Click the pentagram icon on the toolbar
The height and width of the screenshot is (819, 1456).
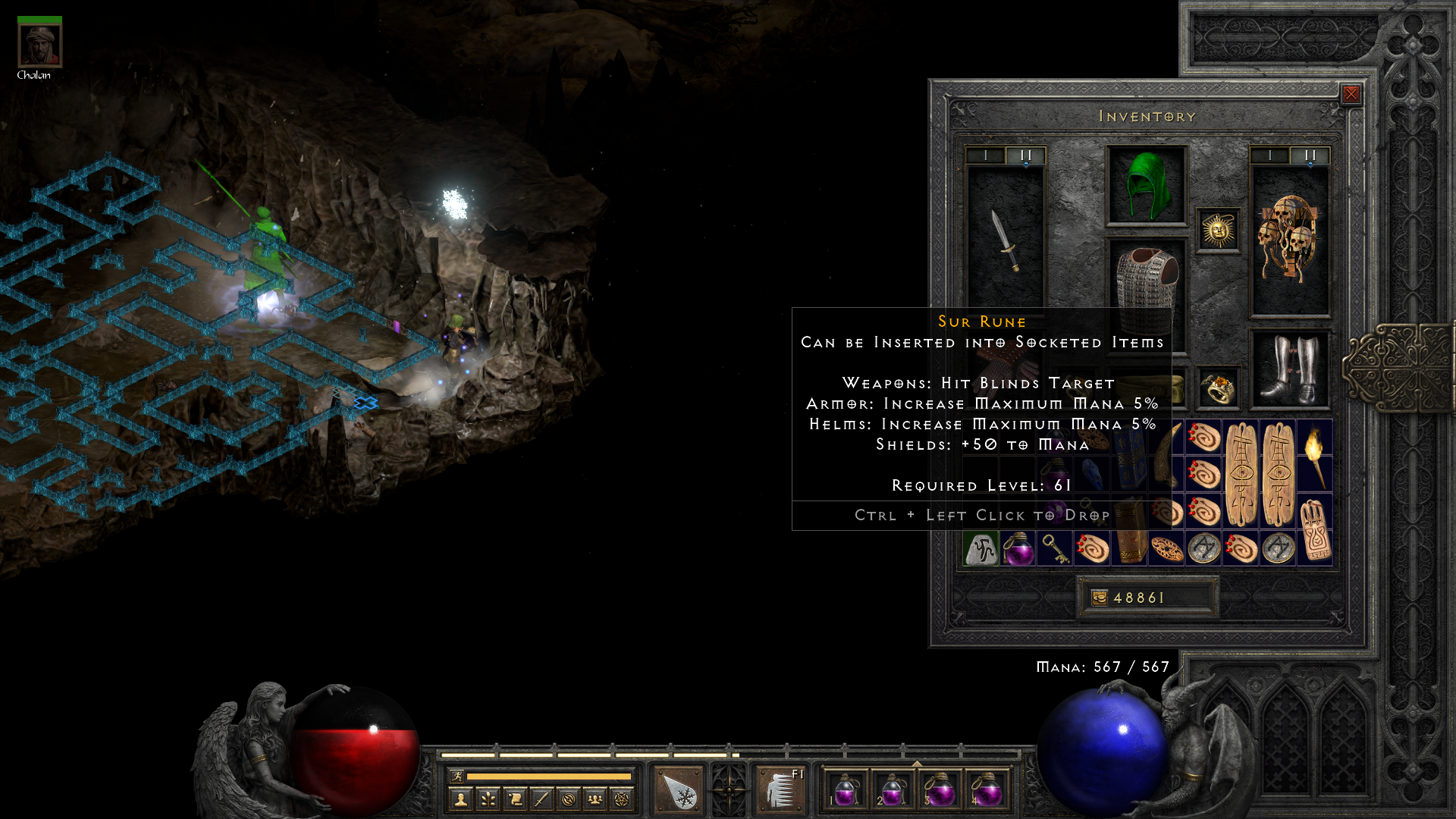click(621, 798)
